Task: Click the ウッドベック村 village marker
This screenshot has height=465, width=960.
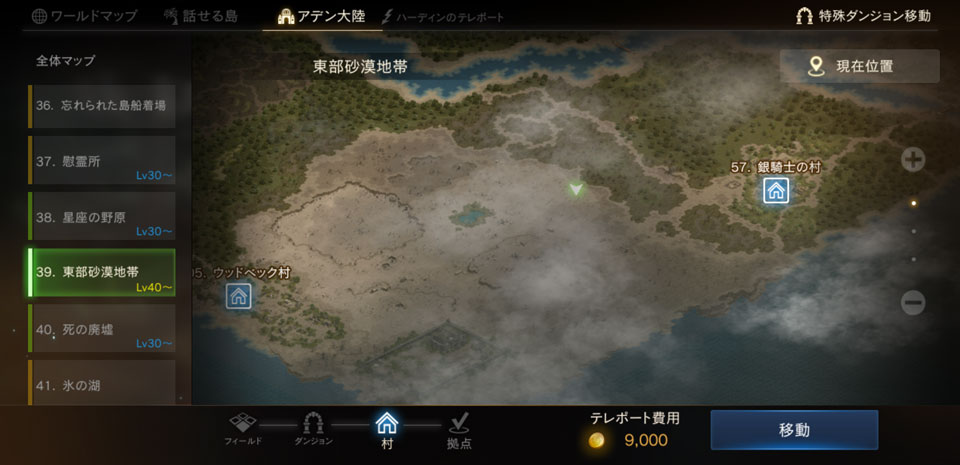Action: [238, 295]
